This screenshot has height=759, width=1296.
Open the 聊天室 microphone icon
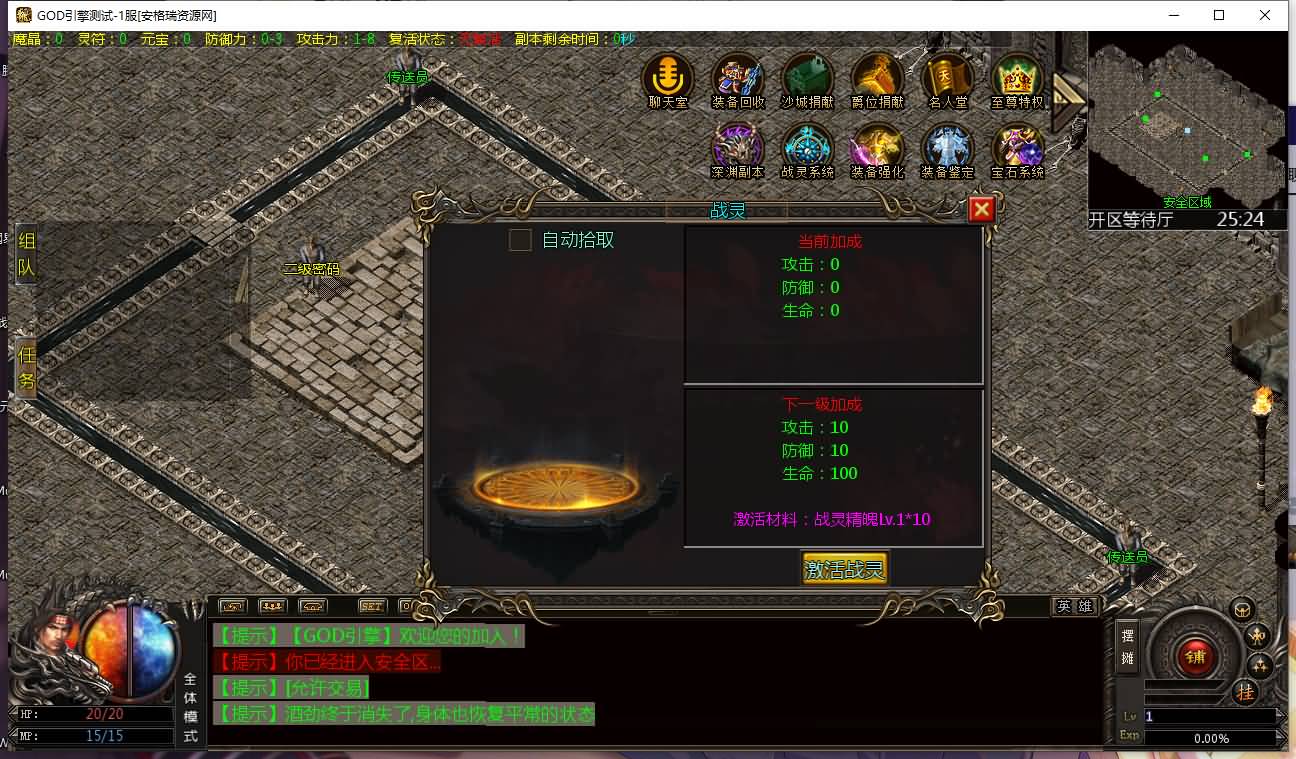pos(667,77)
